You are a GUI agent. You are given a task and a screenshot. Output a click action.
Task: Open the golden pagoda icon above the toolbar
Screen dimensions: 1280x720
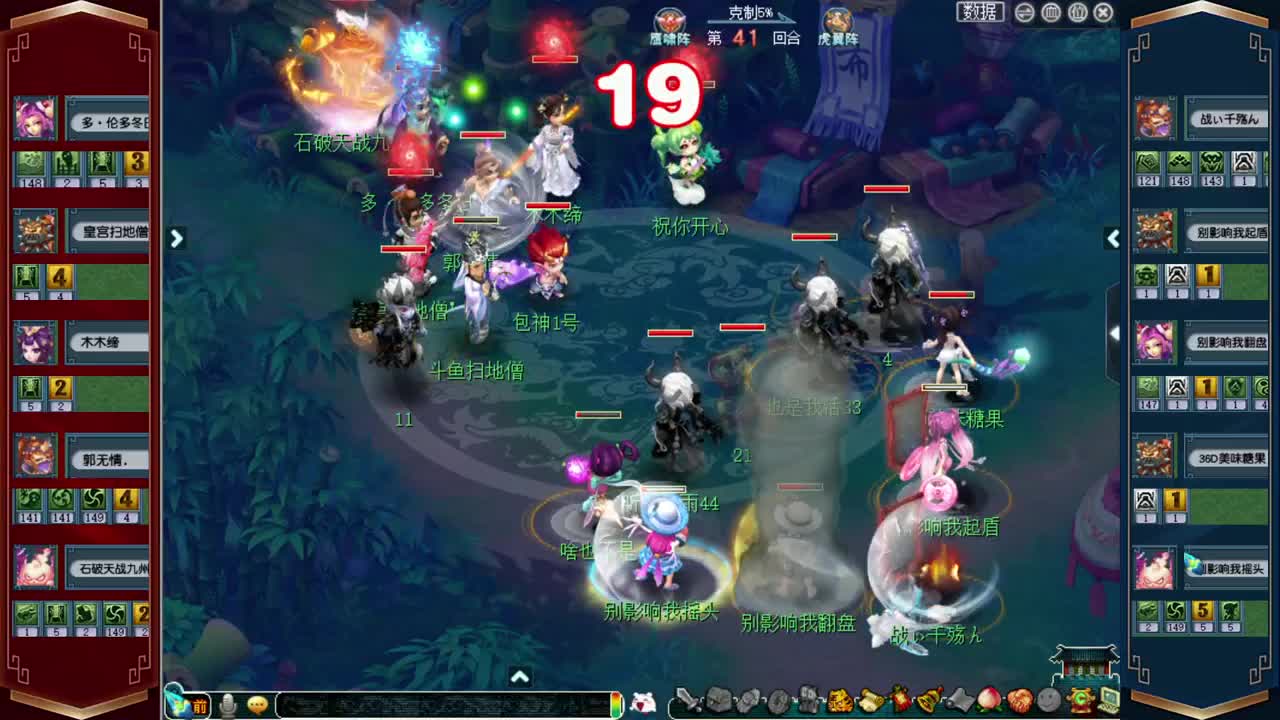(x=1082, y=660)
